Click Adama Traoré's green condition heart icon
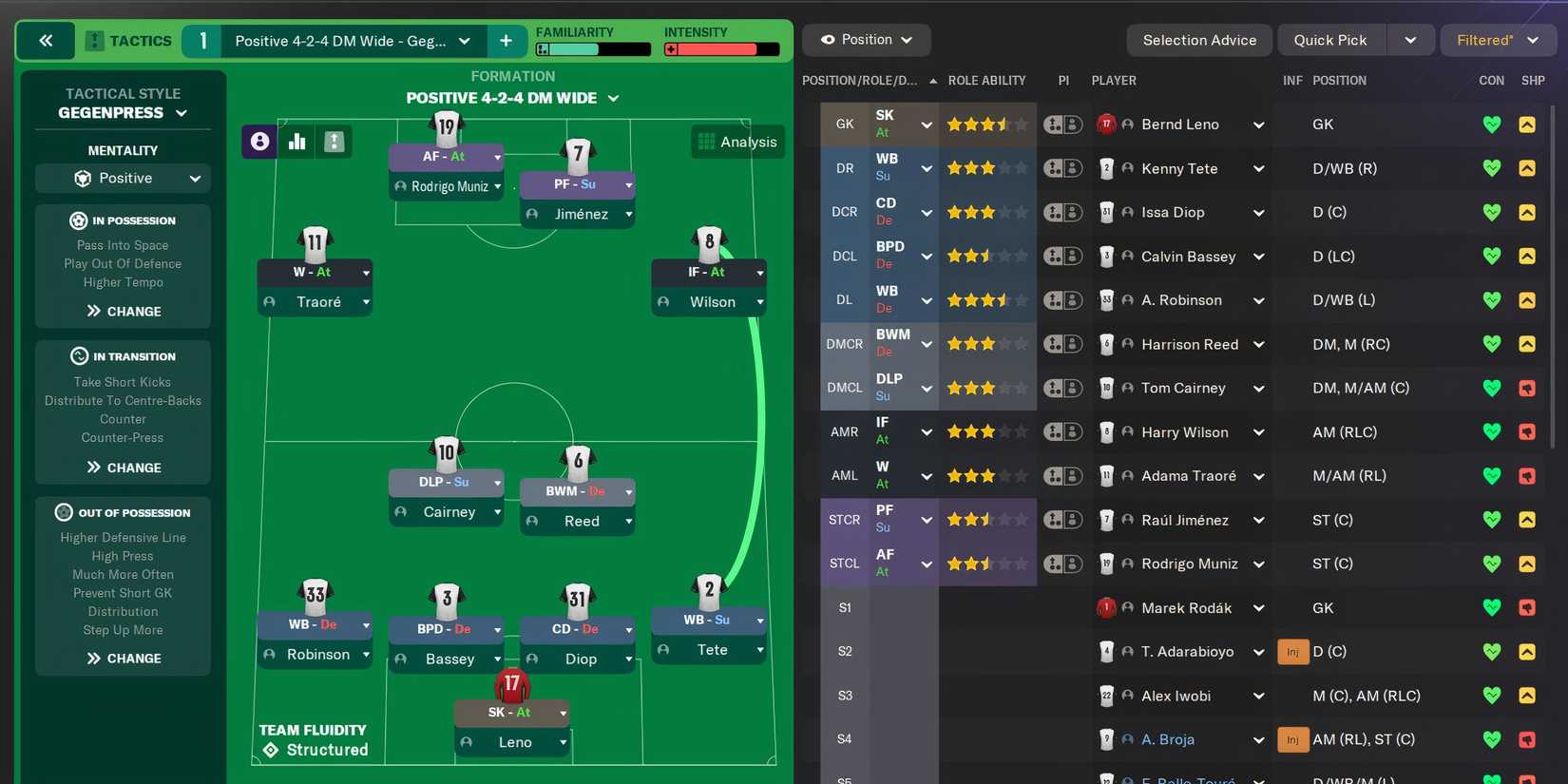The width and height of the screenshot is (1568, 784). [1491, 475]
